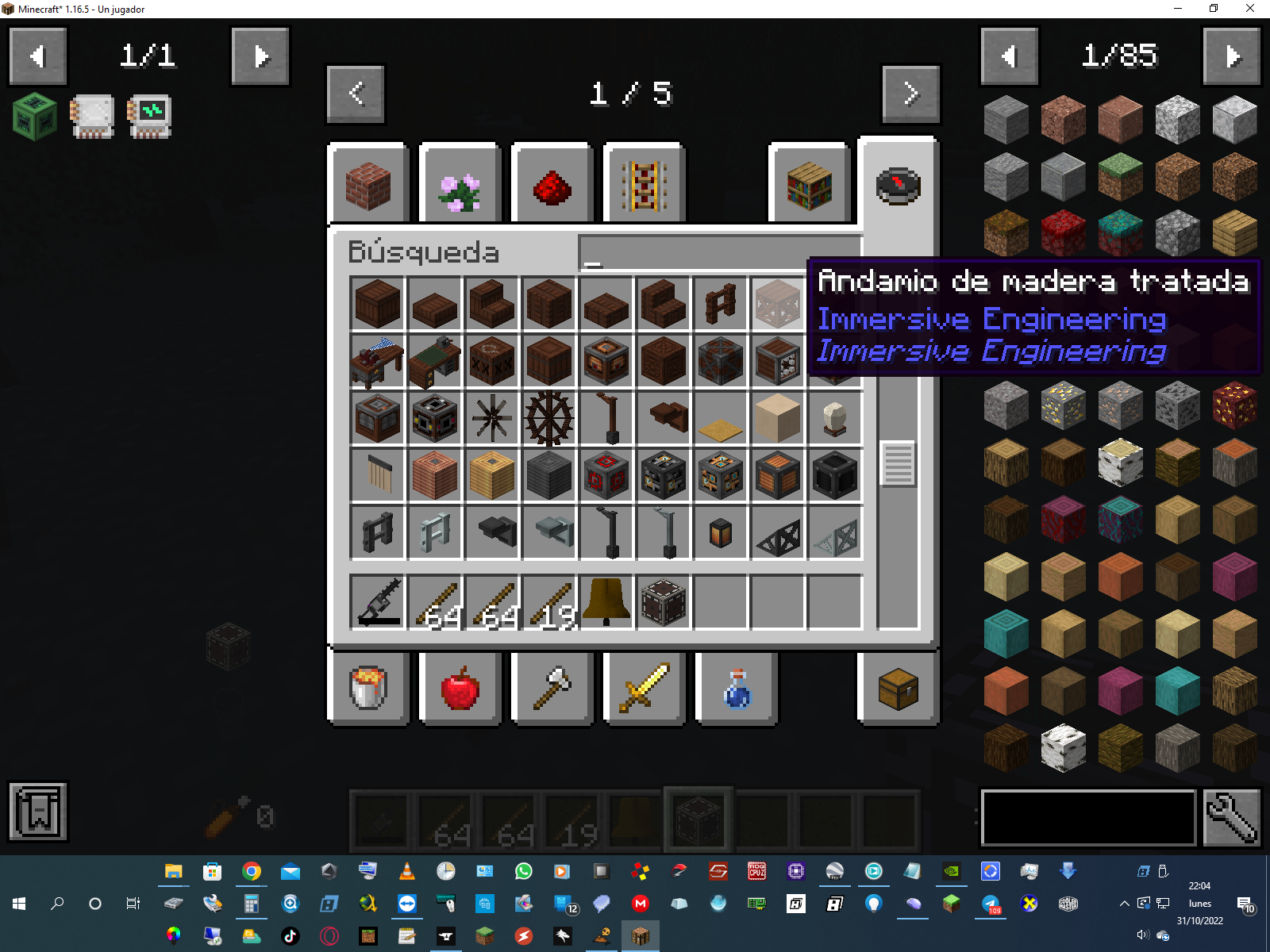Open the compass search tab
The height and width of the screenshot is (952, 1270).
[898, 186]
